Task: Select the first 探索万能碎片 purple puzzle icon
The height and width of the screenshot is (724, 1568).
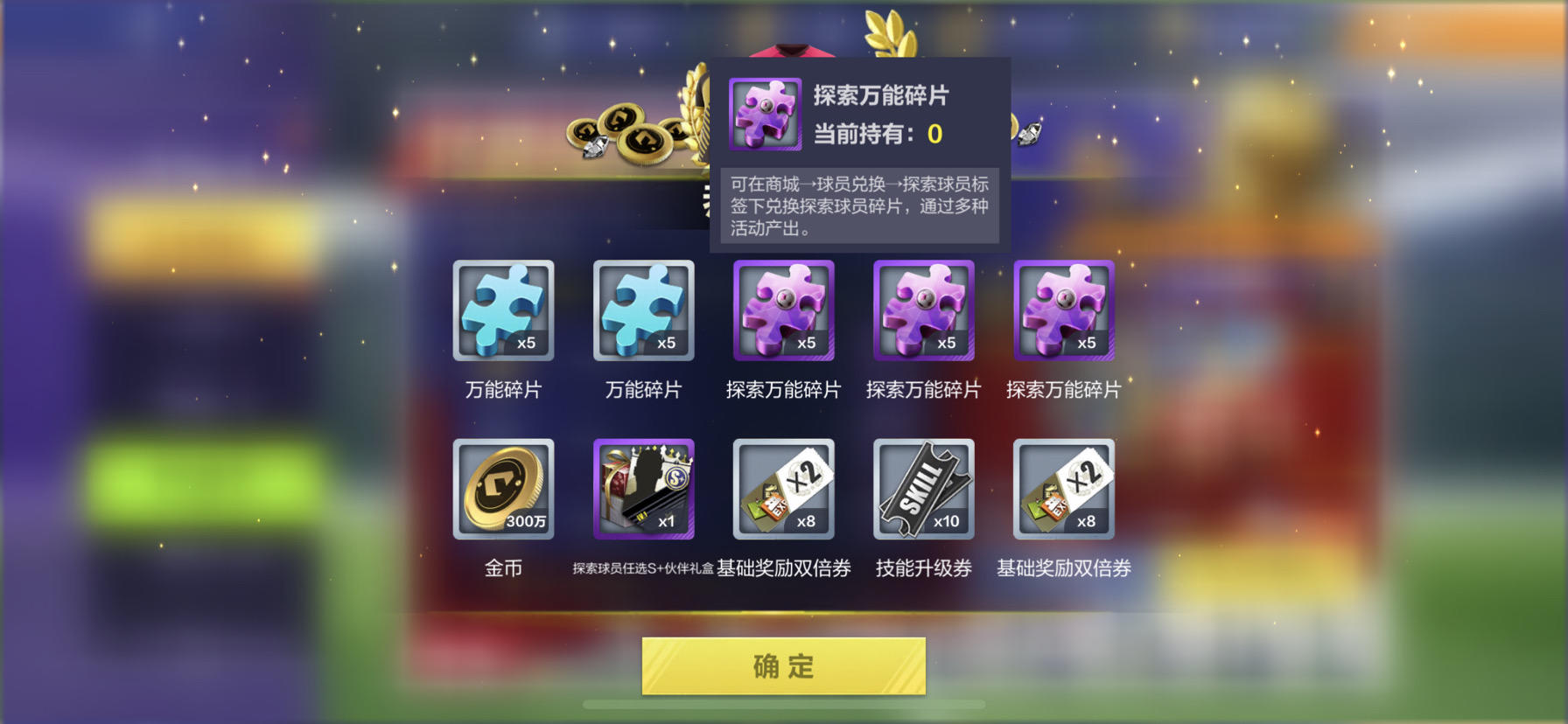Action: click(784, 311)
